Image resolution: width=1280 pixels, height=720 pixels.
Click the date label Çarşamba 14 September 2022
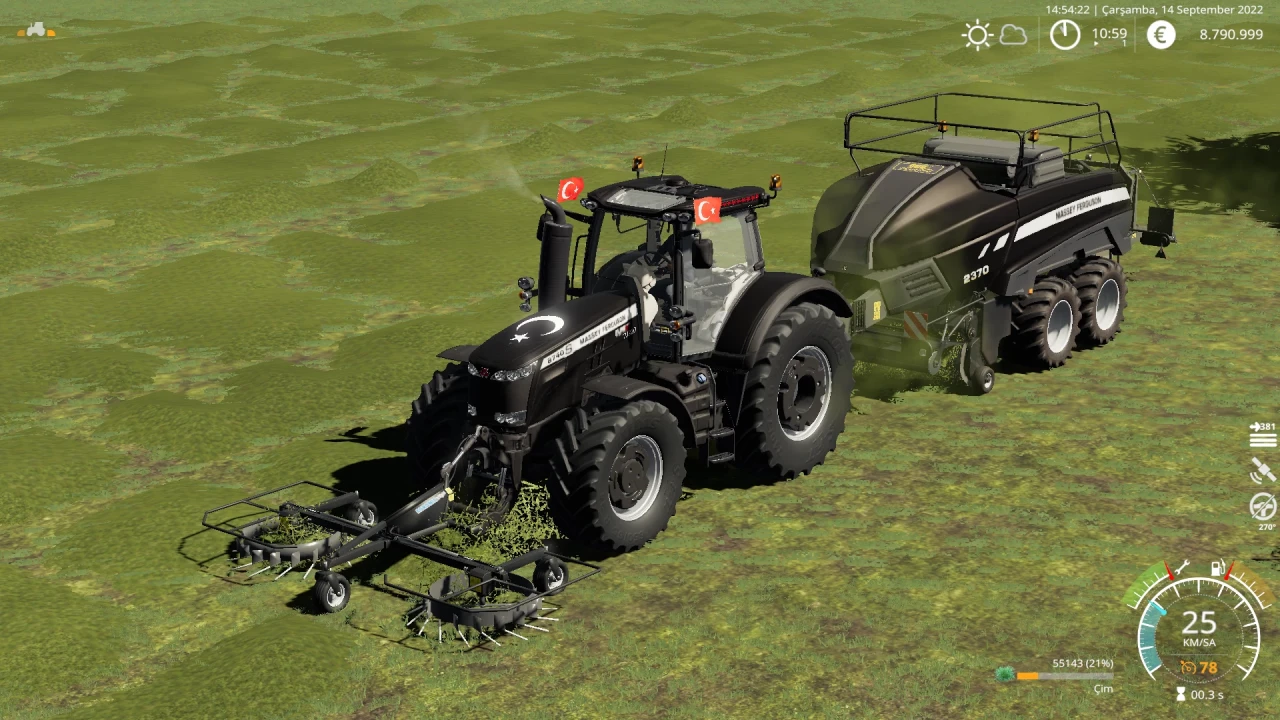pyautogui.click(x=1185, y=9)
